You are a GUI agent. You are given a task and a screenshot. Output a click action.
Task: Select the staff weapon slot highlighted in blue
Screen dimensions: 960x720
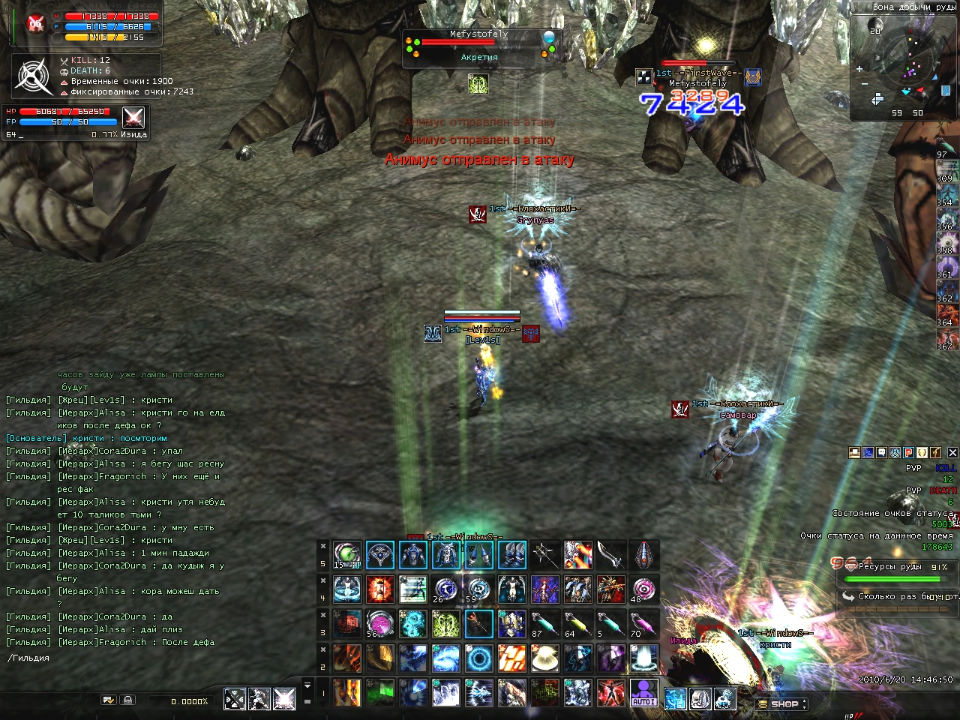coord(478,623)
